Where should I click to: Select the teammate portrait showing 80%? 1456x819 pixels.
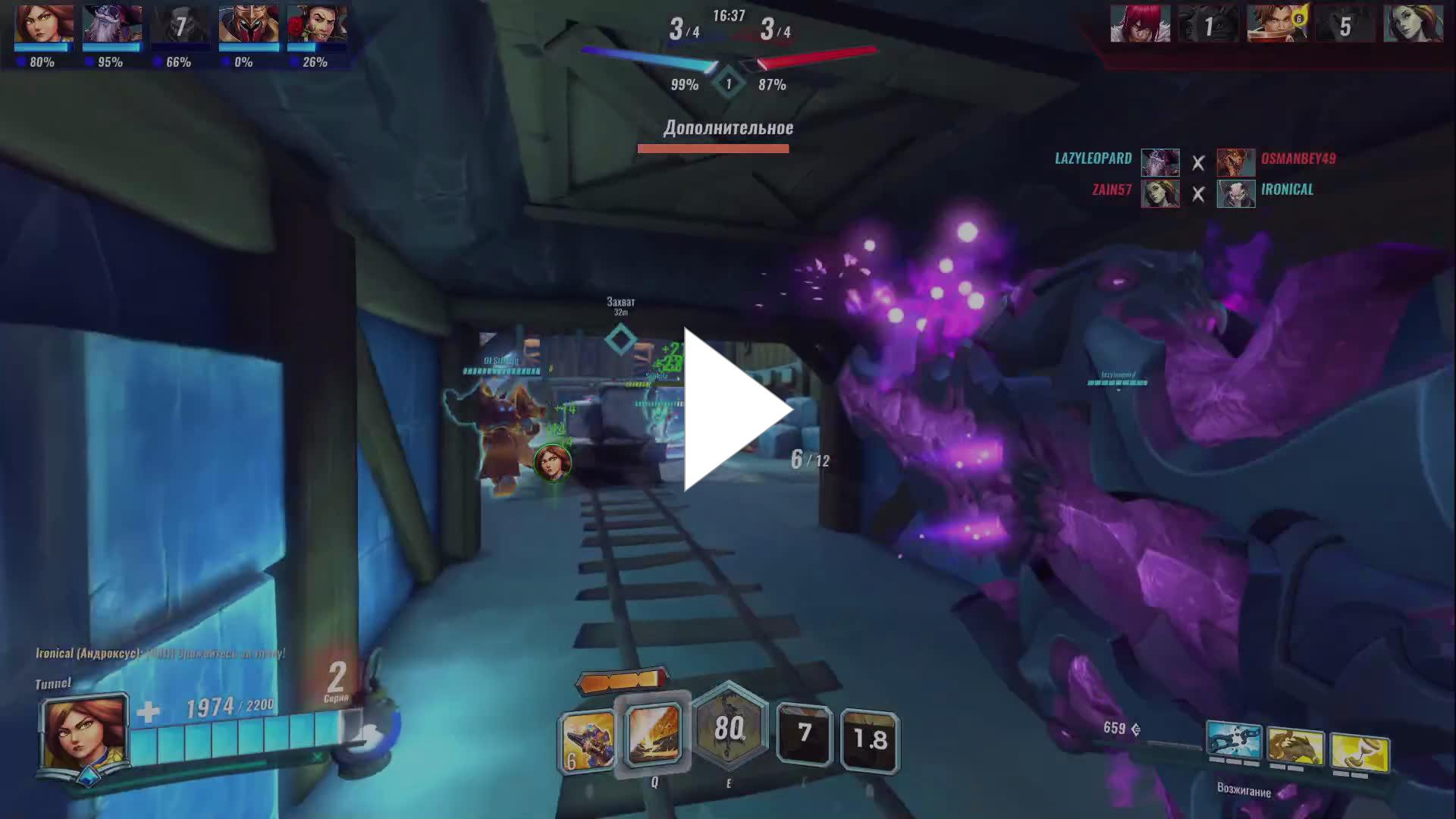[x=44, y=26]
